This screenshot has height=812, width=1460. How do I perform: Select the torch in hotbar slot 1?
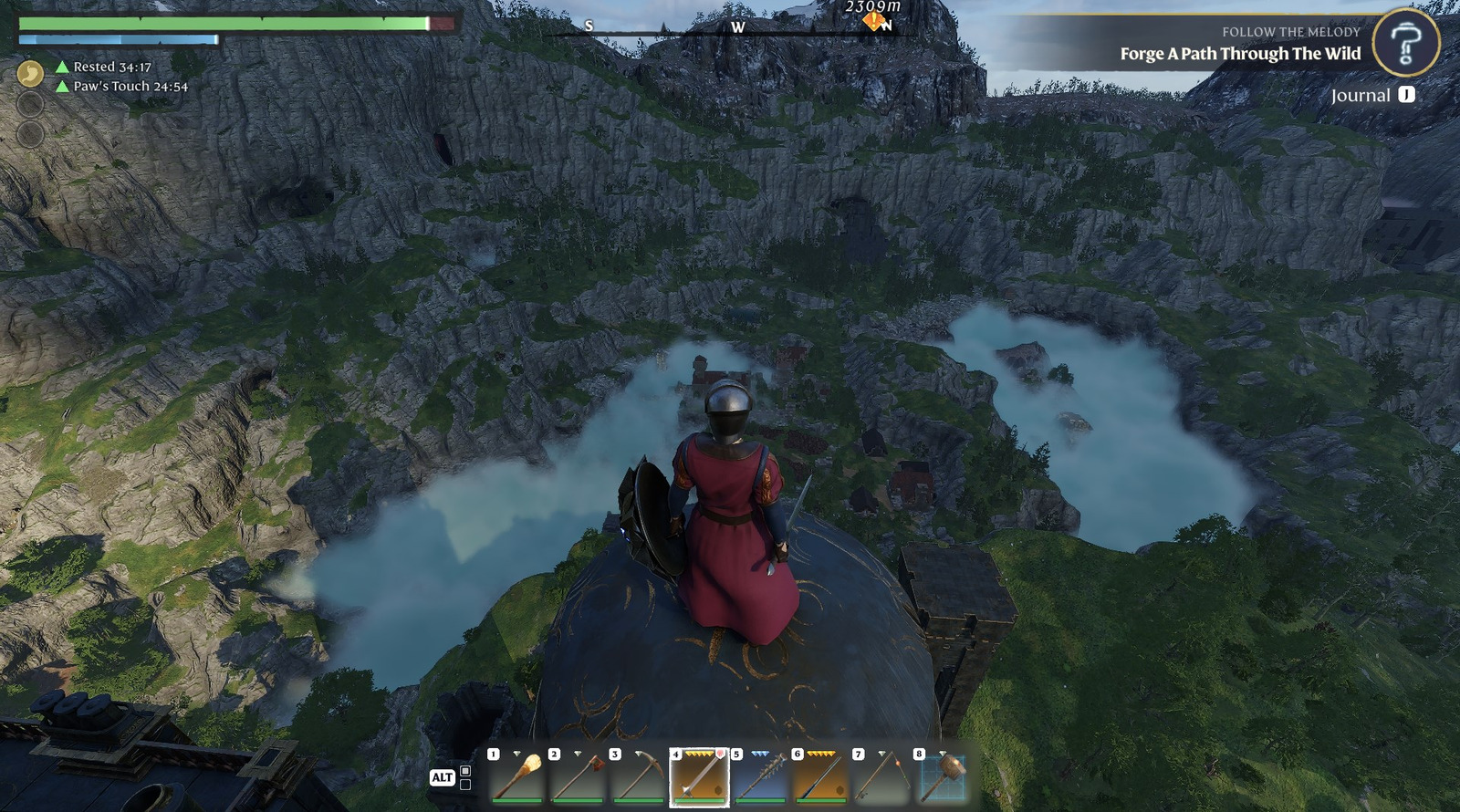[517, 777]
